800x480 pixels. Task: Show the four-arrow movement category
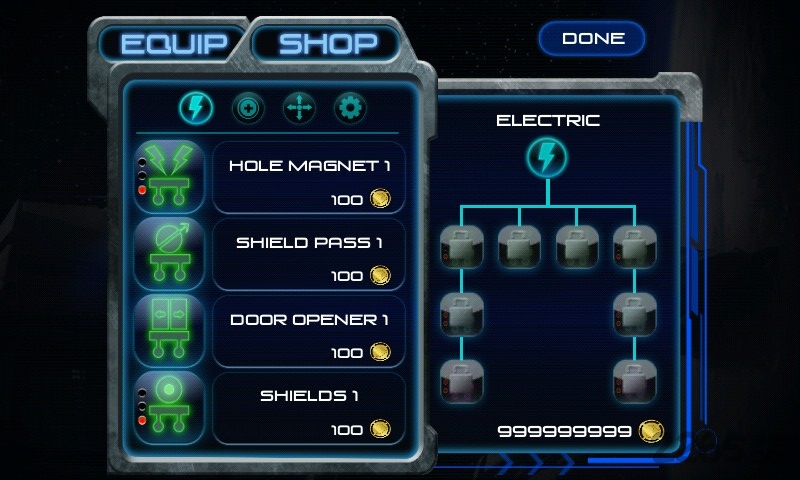pos(299,107)
